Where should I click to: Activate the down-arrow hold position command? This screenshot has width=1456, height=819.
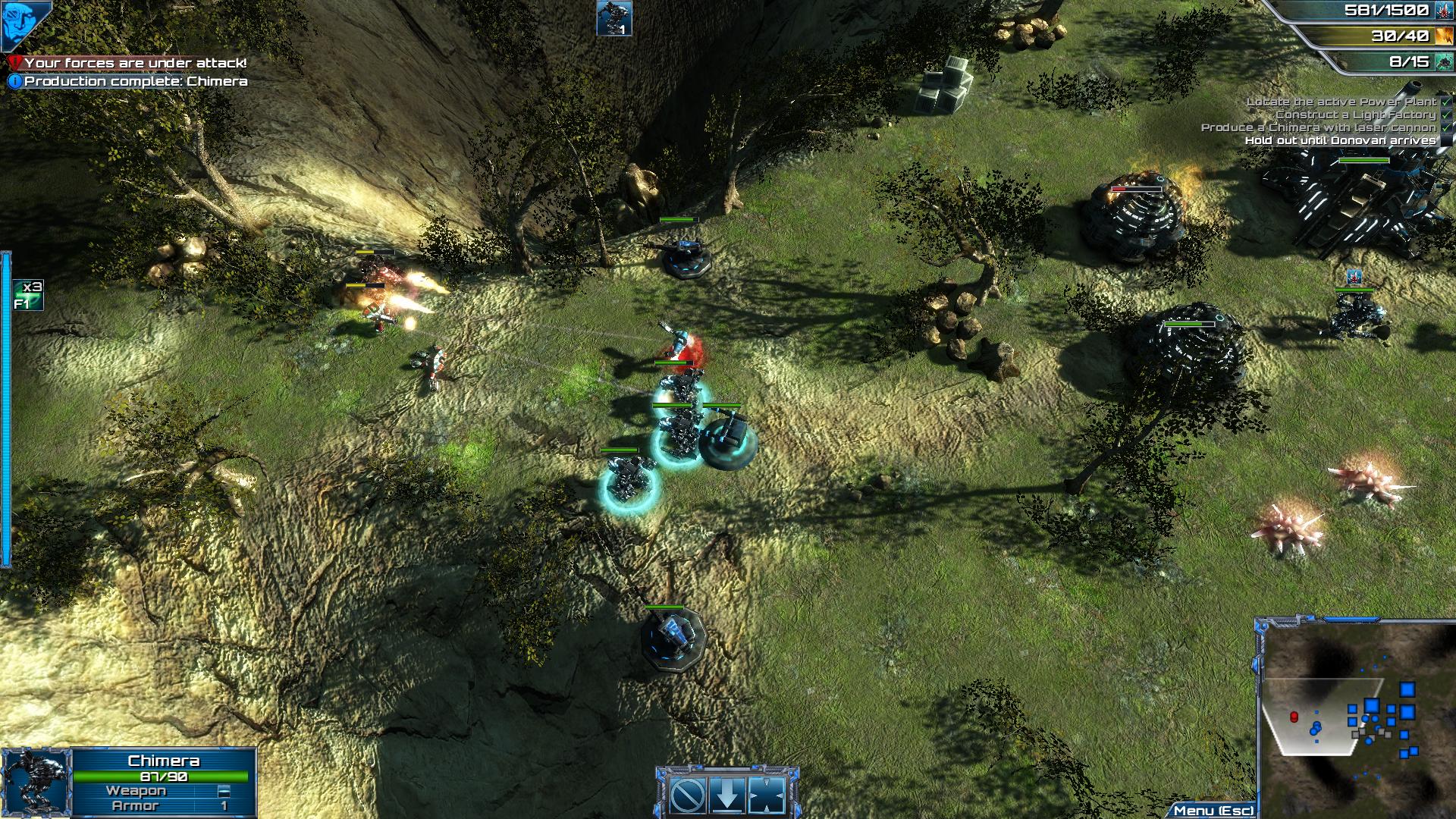(728, 795)
